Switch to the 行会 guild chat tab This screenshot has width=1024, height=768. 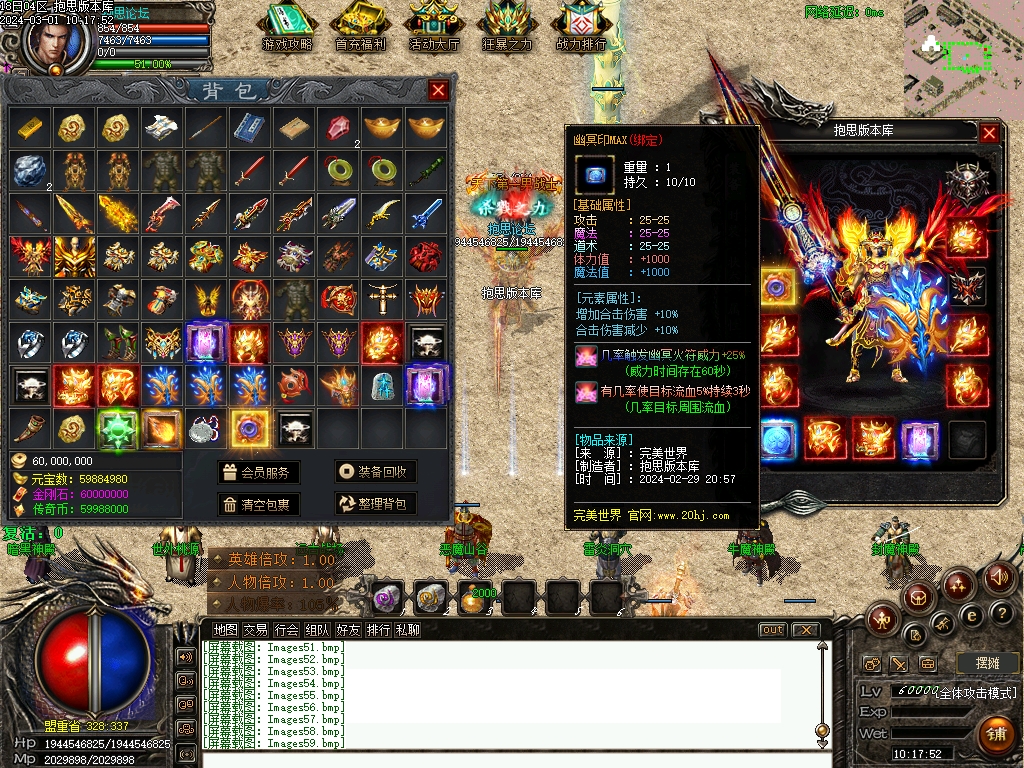click(x=286, y=630)
